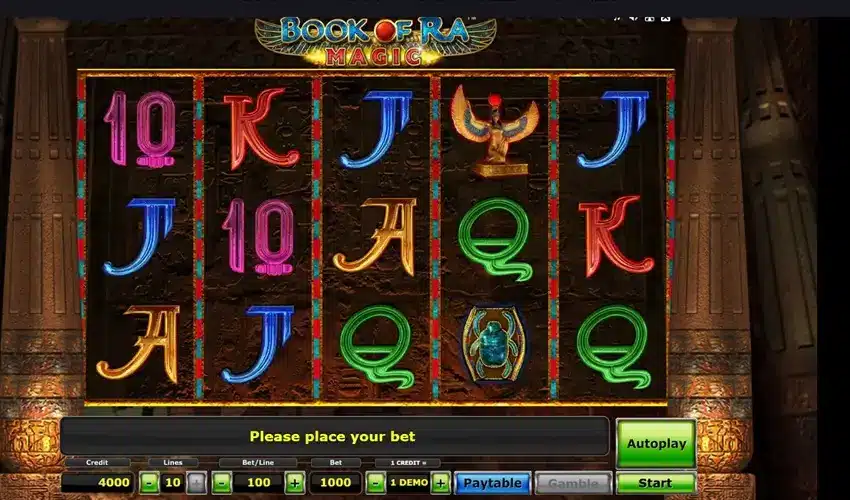The width and height of the screenshot is (850, 500).
Task: Click the greyed-out Gamble button
Action: pyautogui.click(x=573, y=483)
